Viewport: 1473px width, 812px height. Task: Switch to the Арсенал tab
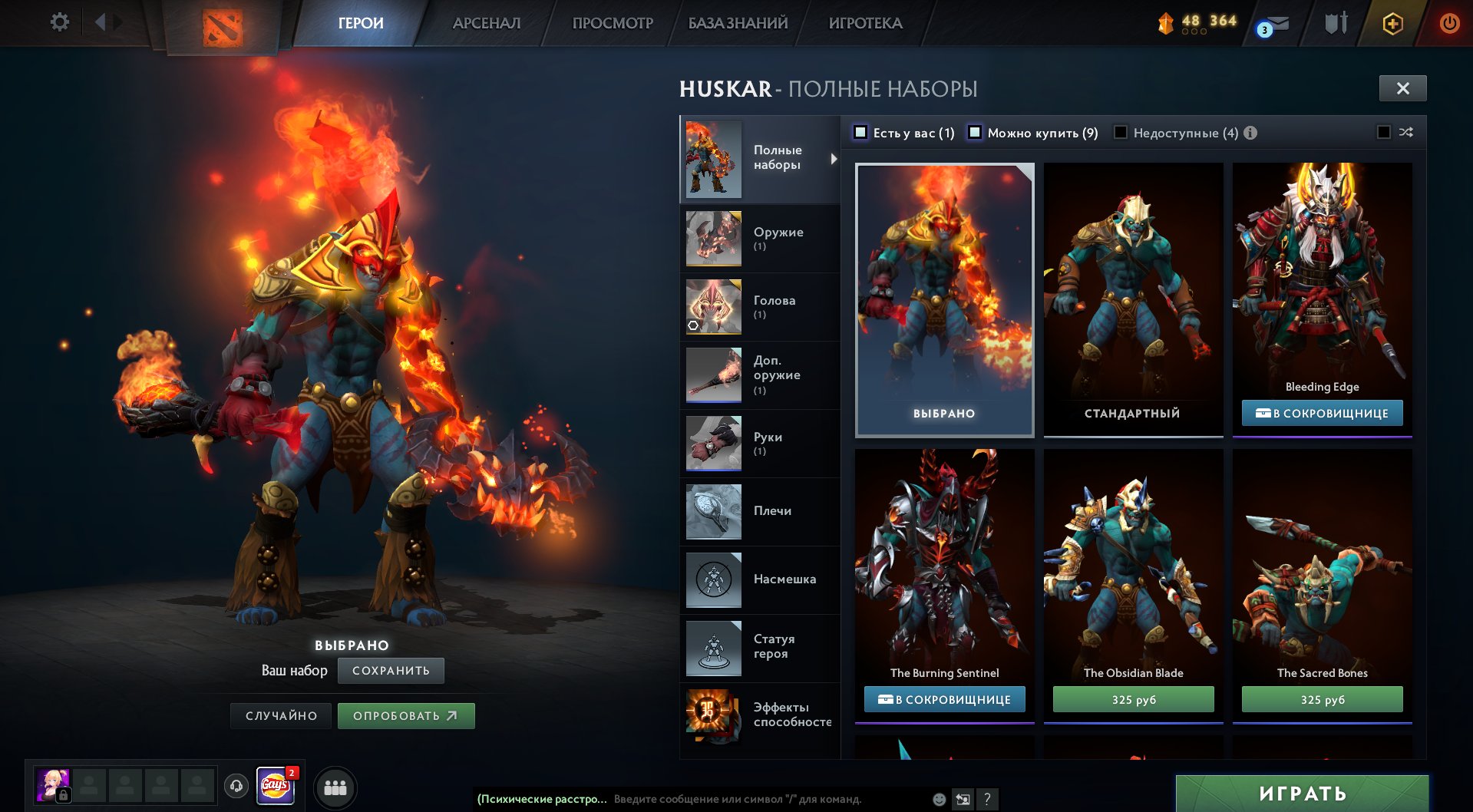coord(487,23)
